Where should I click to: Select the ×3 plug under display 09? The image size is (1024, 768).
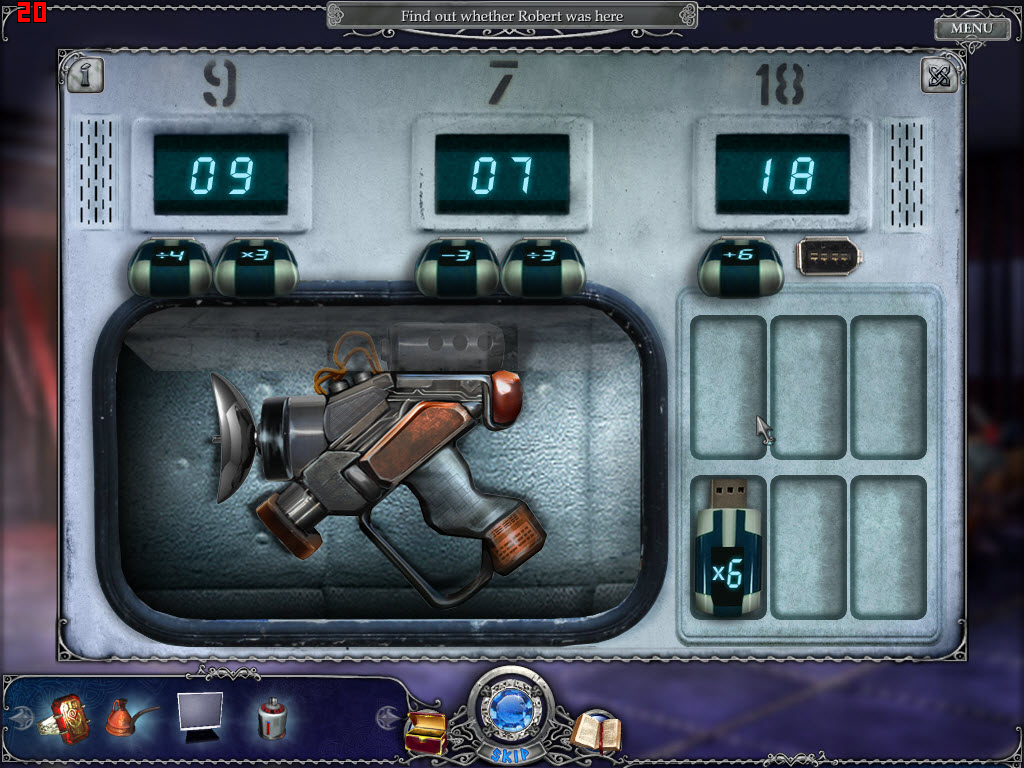[x=255, y=268]
